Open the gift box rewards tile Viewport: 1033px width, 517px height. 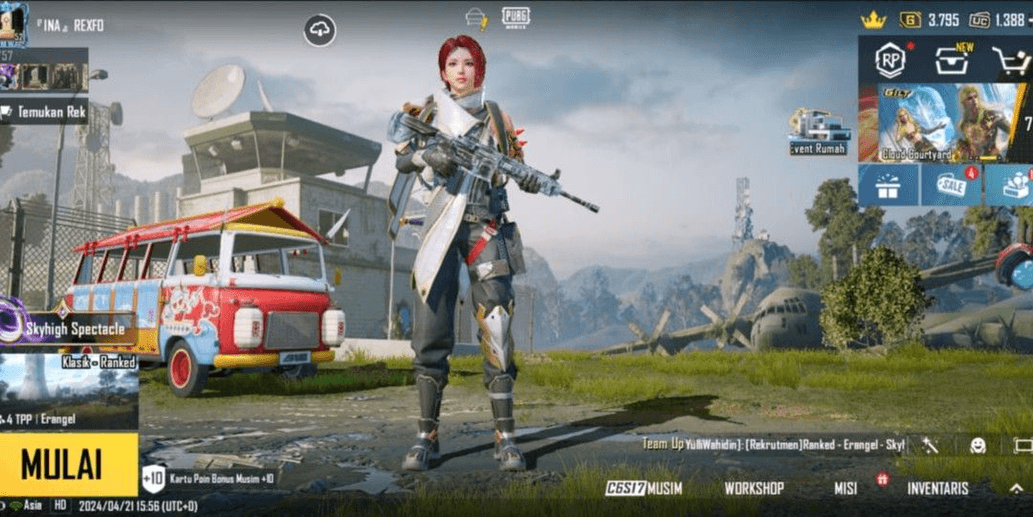pos(887,185)
